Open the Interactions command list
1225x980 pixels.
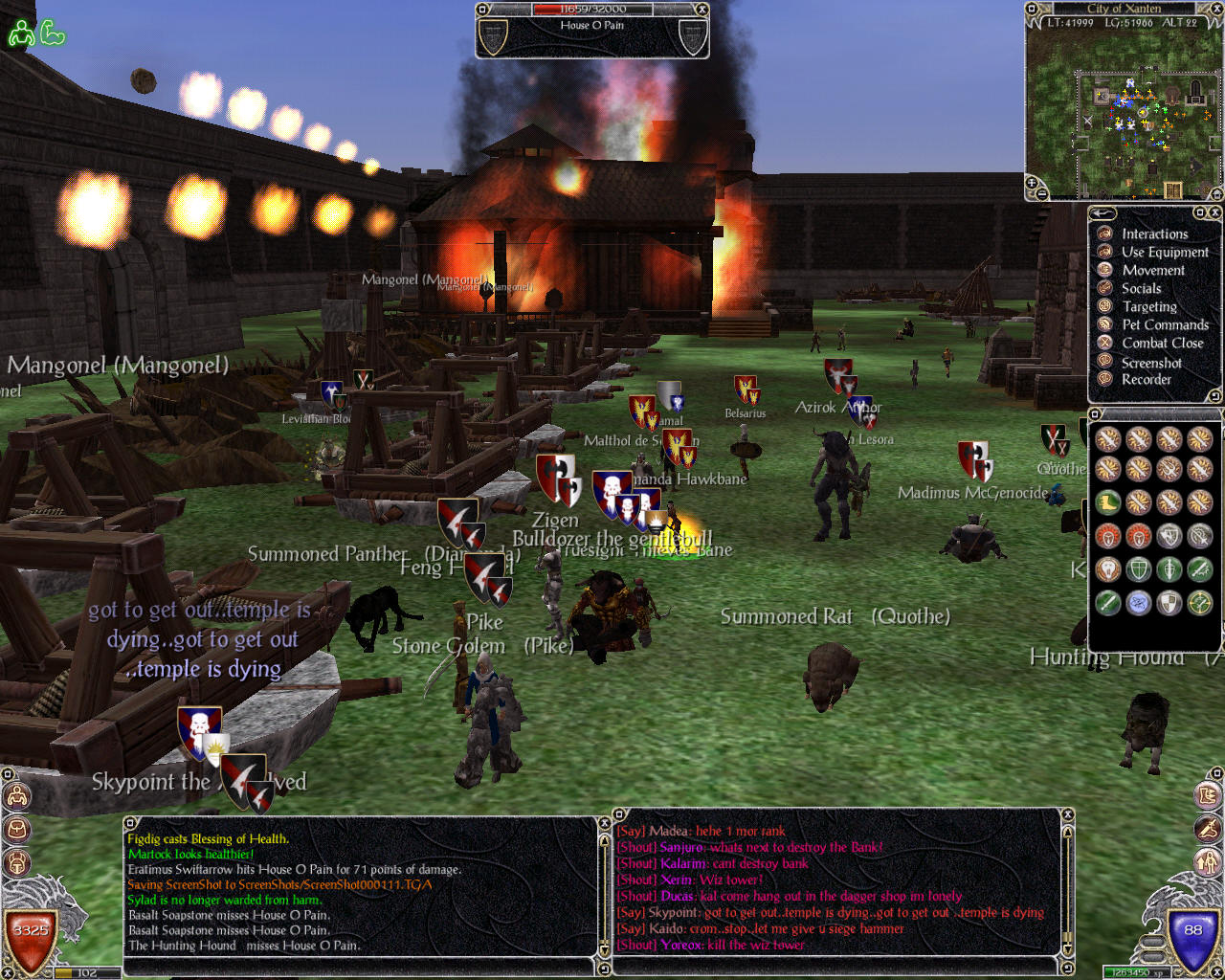(1154, 234)
